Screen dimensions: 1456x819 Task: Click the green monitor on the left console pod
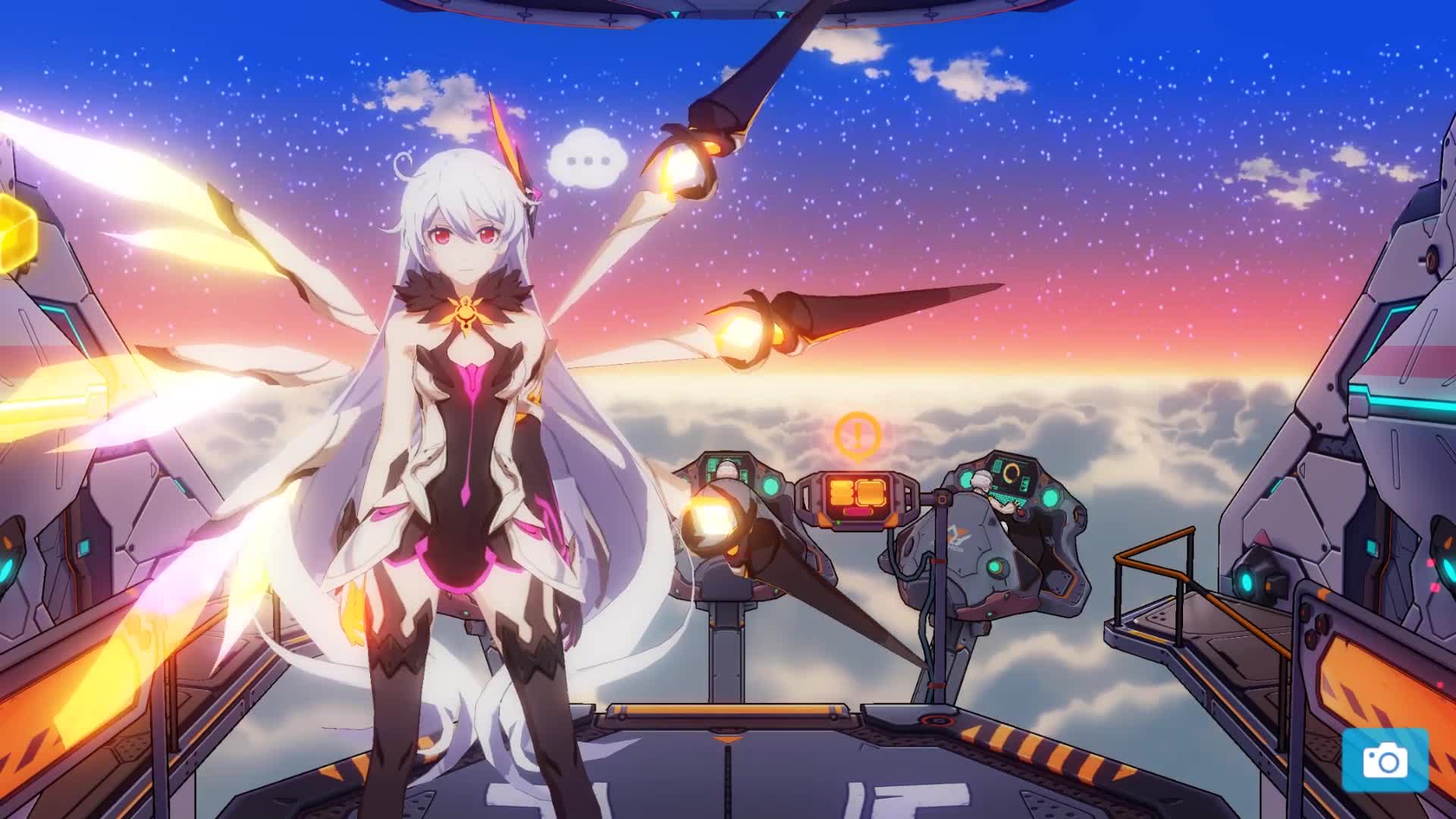713,464
